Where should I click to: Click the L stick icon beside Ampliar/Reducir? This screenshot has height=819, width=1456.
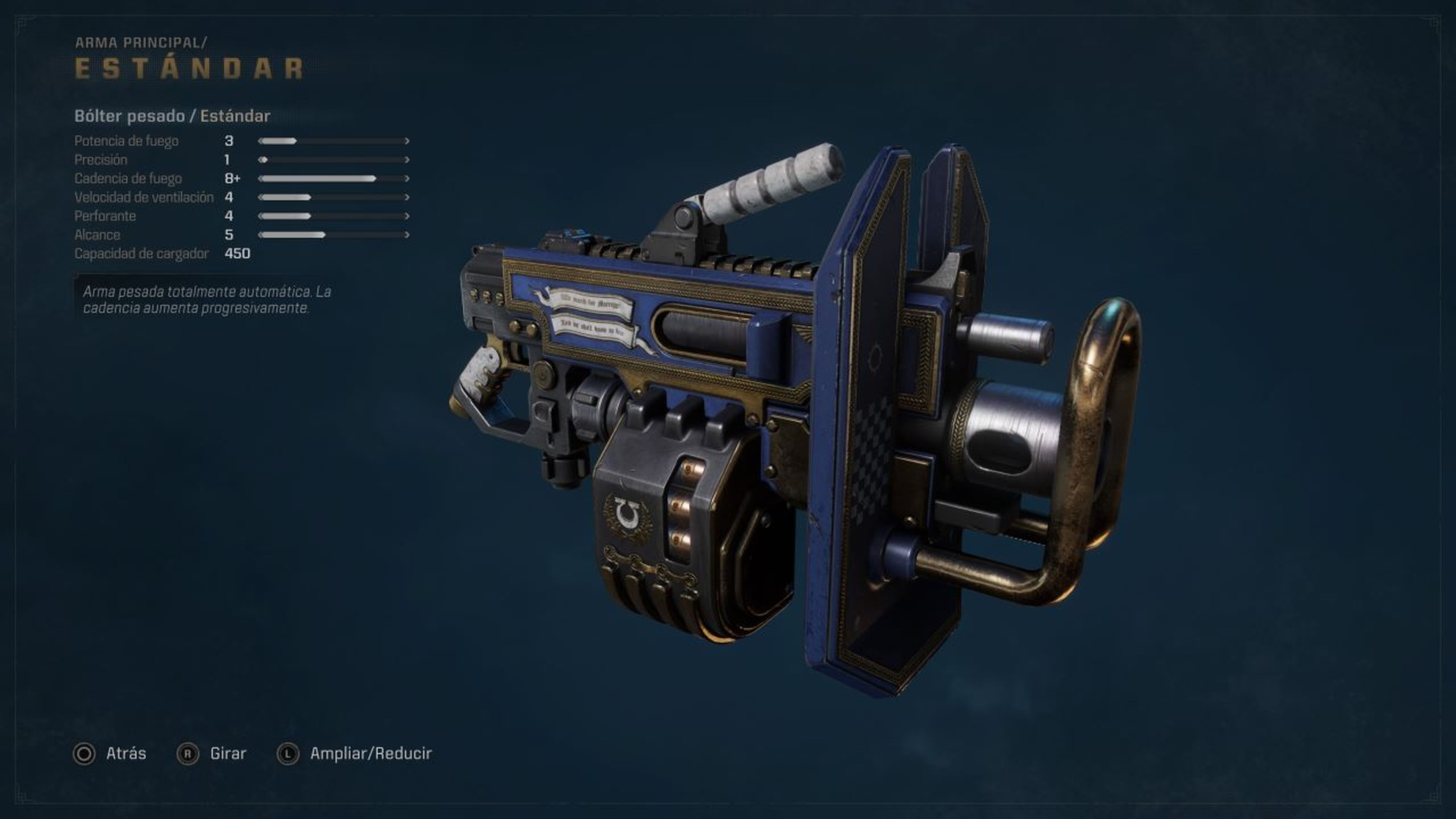tap(289, 753)
